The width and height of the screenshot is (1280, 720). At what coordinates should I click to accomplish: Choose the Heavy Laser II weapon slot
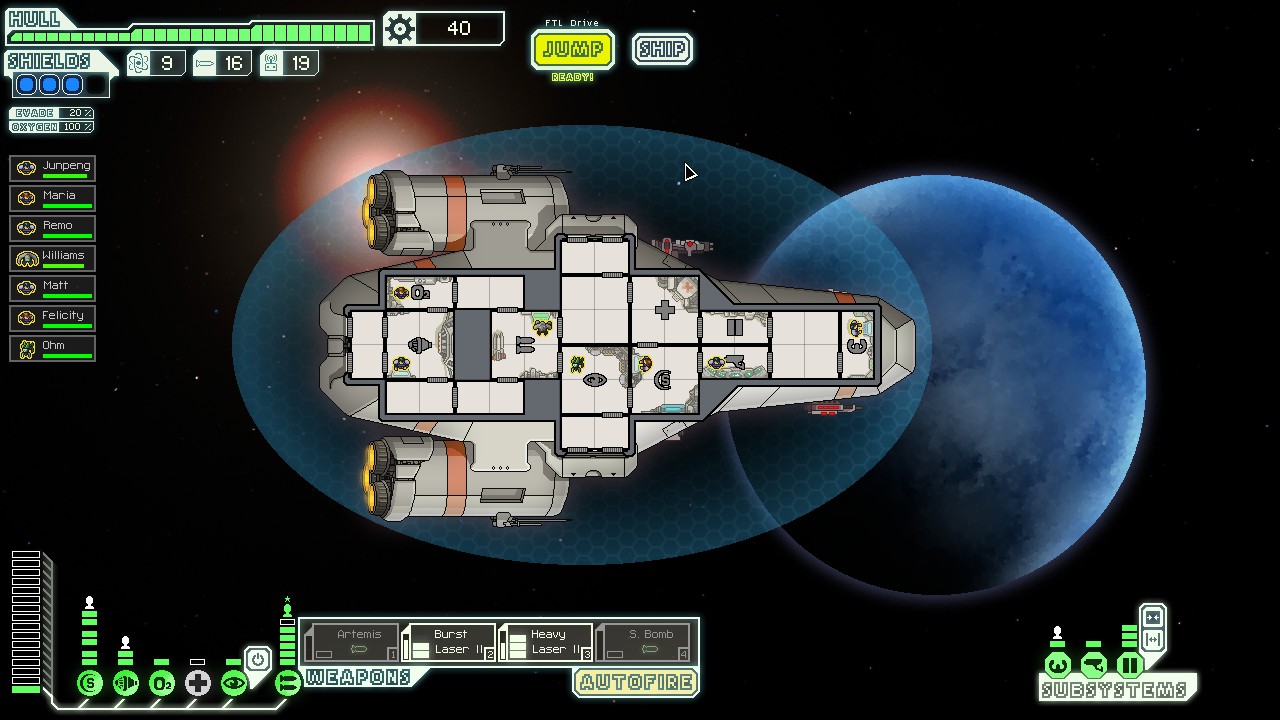(x=546, y=642)
